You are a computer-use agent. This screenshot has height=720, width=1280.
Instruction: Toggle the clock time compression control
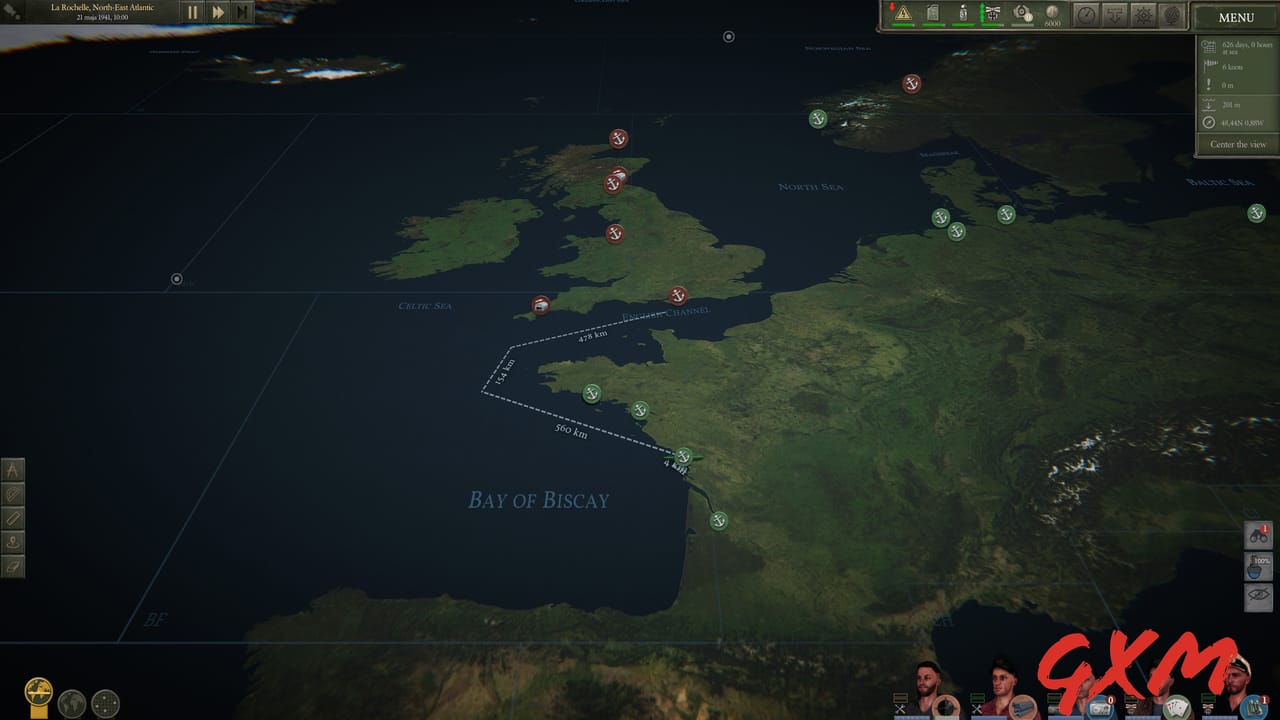1086,15
